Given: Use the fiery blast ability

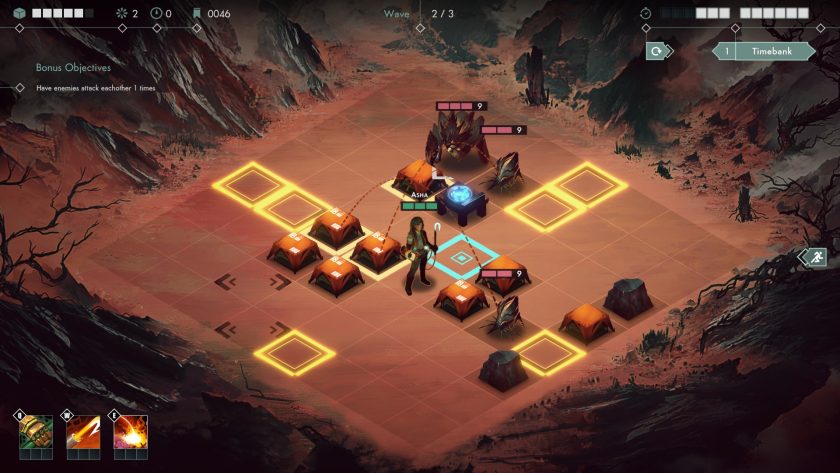Looking at the screenshot, I should click(131, 433).
